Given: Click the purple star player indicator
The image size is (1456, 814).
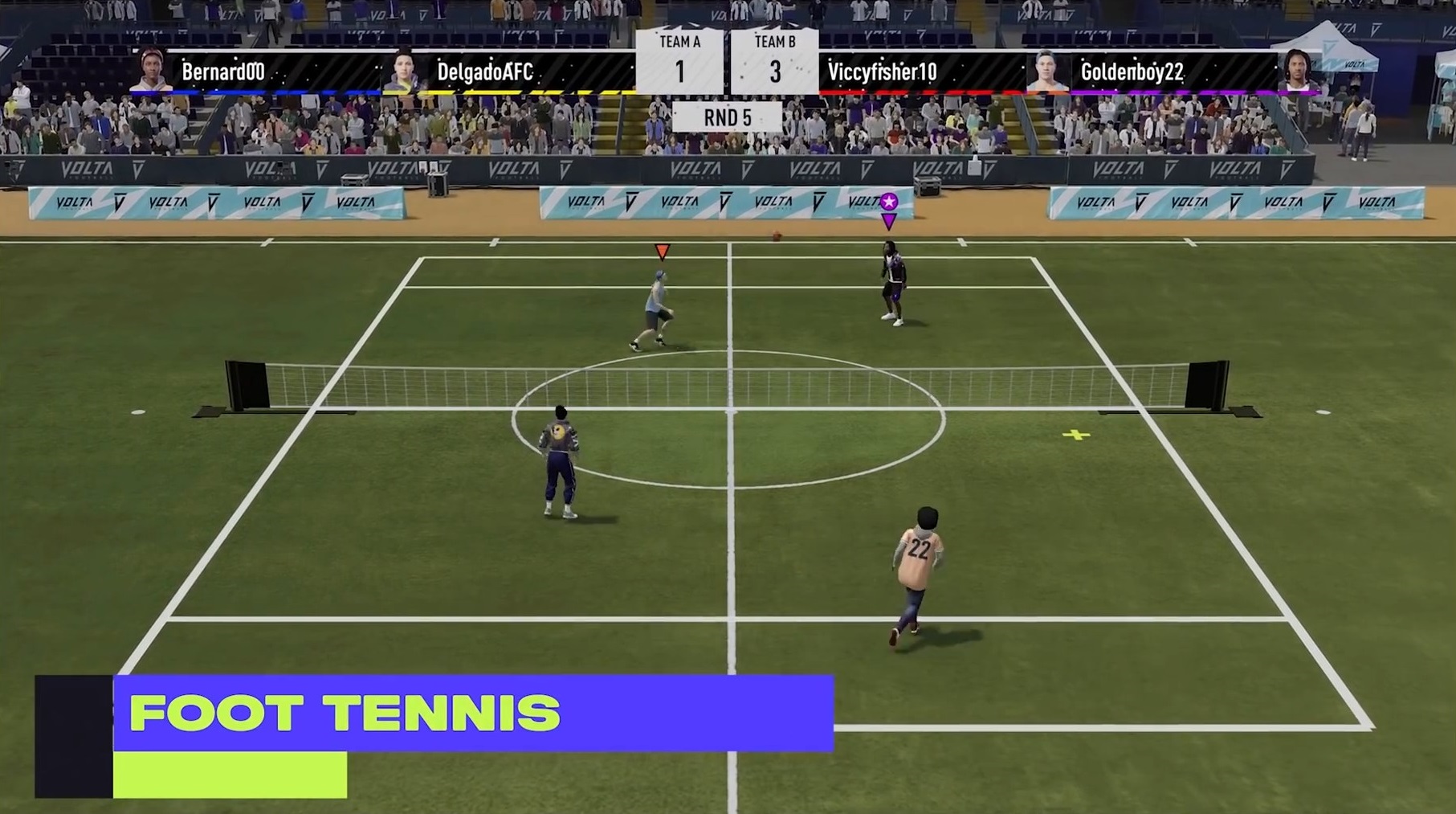Looking at the screenshot, I should pyautogui.click(x=888, y=202).
